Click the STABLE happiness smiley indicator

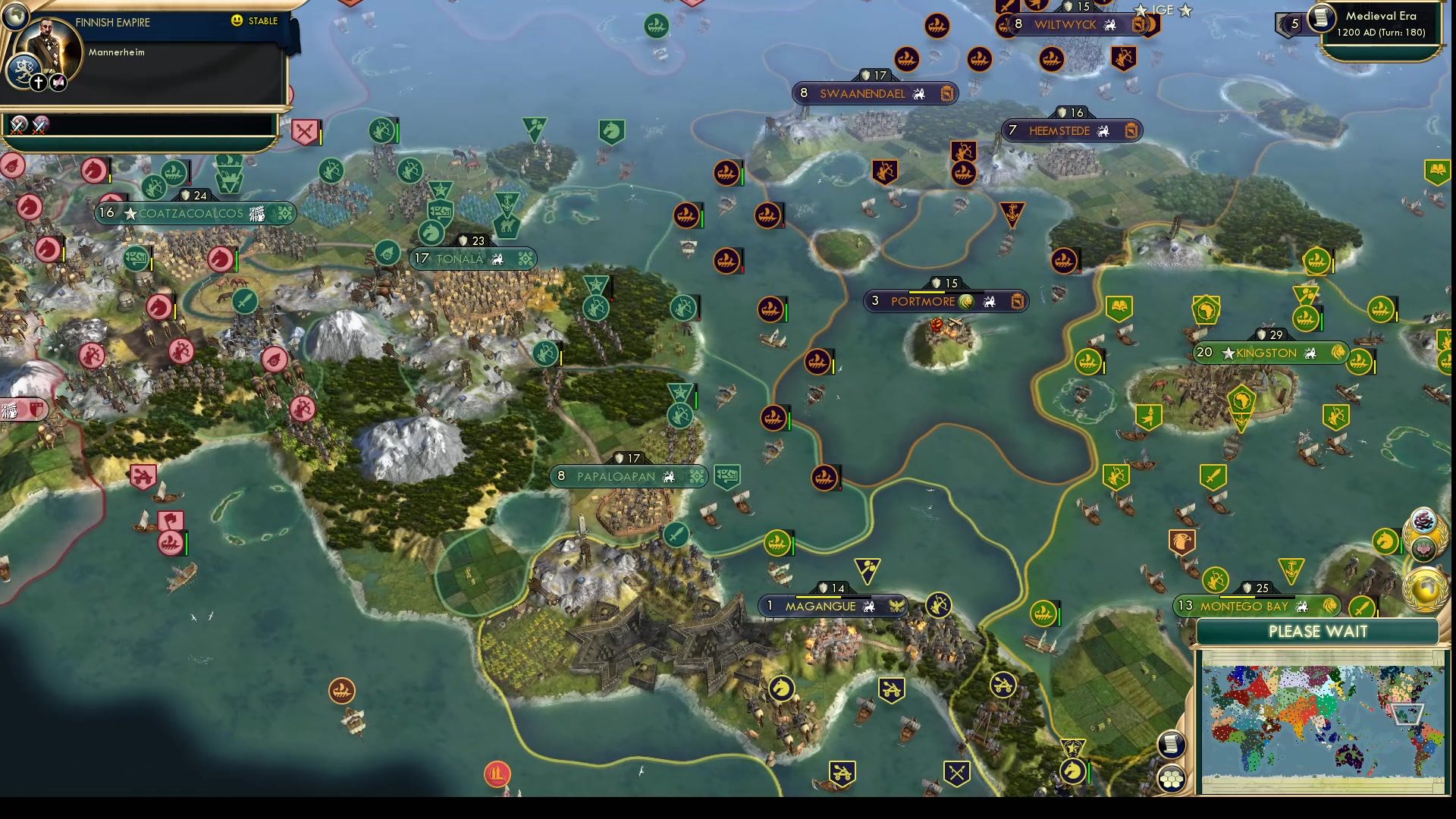point(236,20)
